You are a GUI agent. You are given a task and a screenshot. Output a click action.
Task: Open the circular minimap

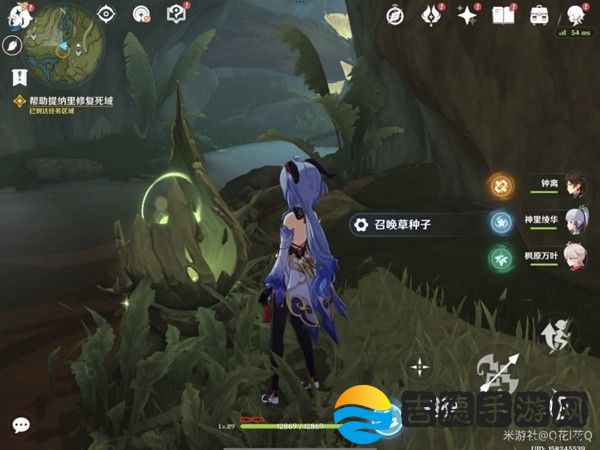(x=61, y=46)
